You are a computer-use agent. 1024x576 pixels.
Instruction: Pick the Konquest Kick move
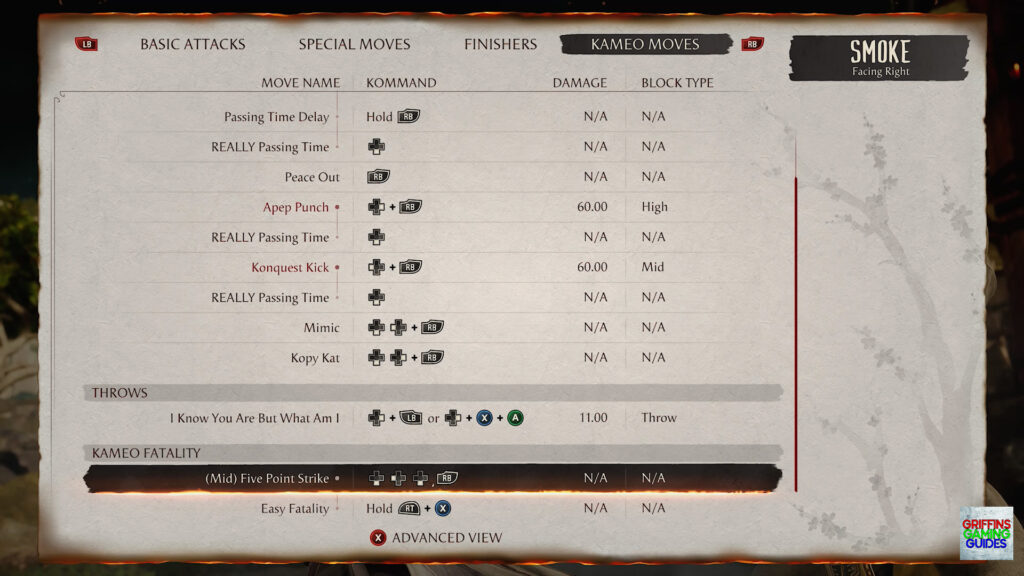pos(290,267)
